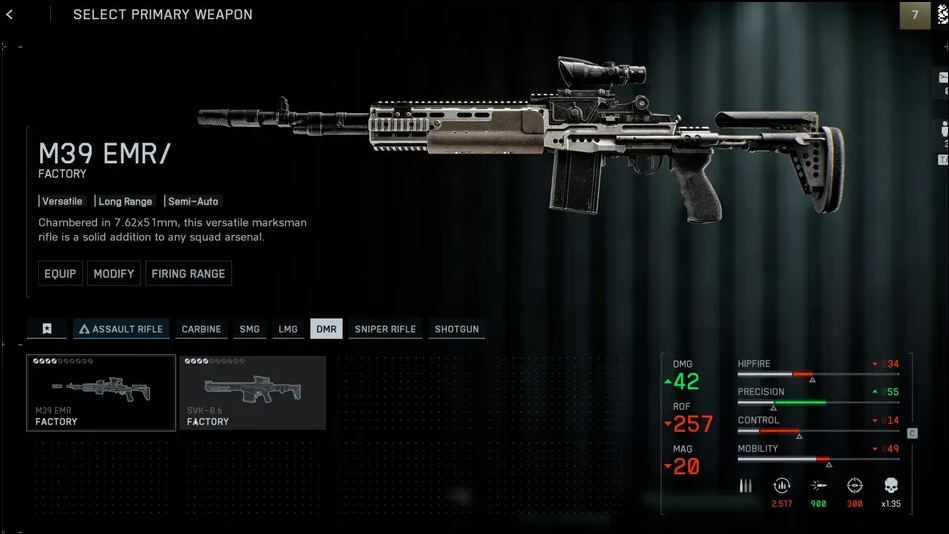Image resolution: width=949 pixels, height=534 pixels.
Task: Open the Modify weapon screen
Action: tap(113, 274)
